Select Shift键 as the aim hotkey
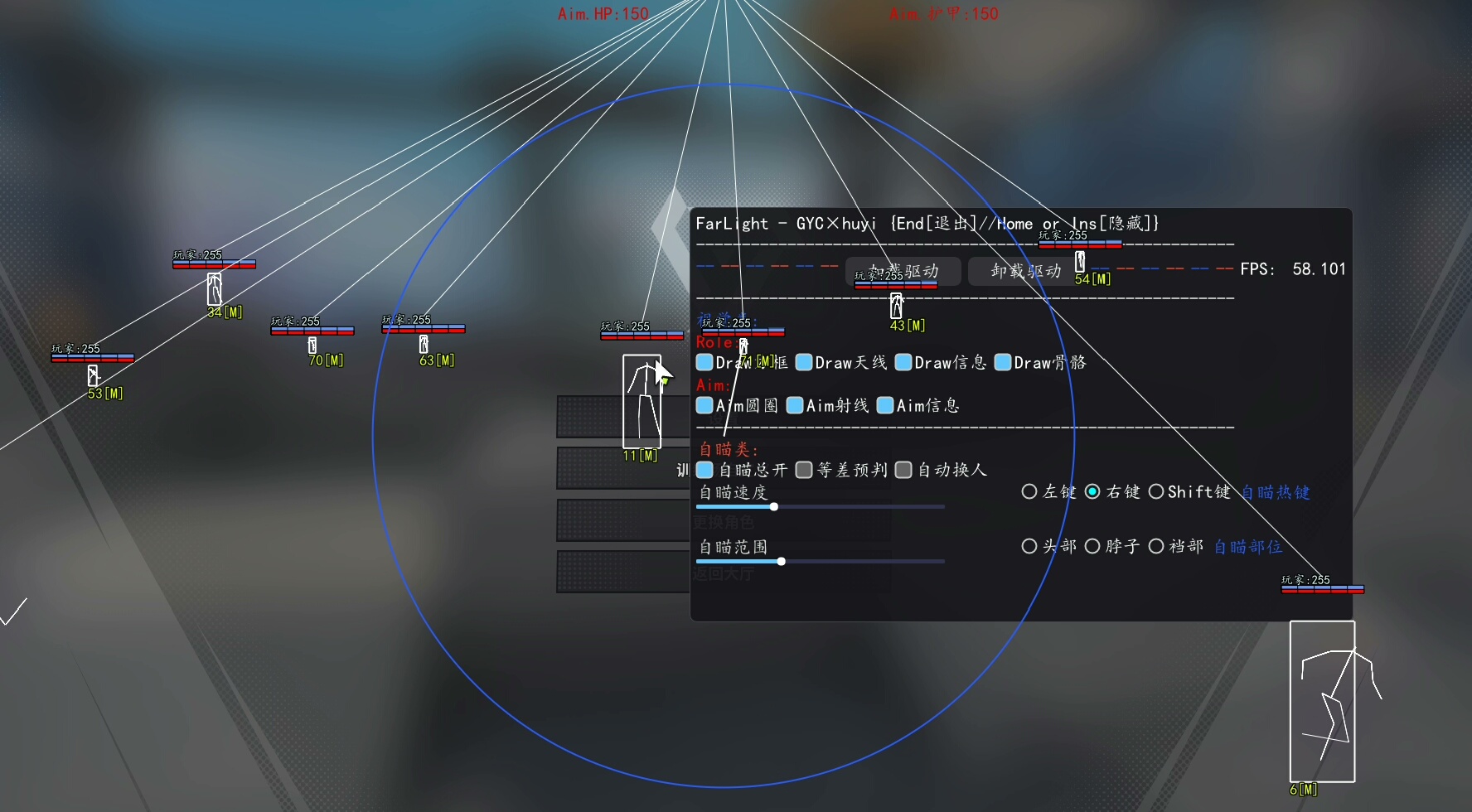This screenshot has height=812, width=1472. coord(1157,491)
